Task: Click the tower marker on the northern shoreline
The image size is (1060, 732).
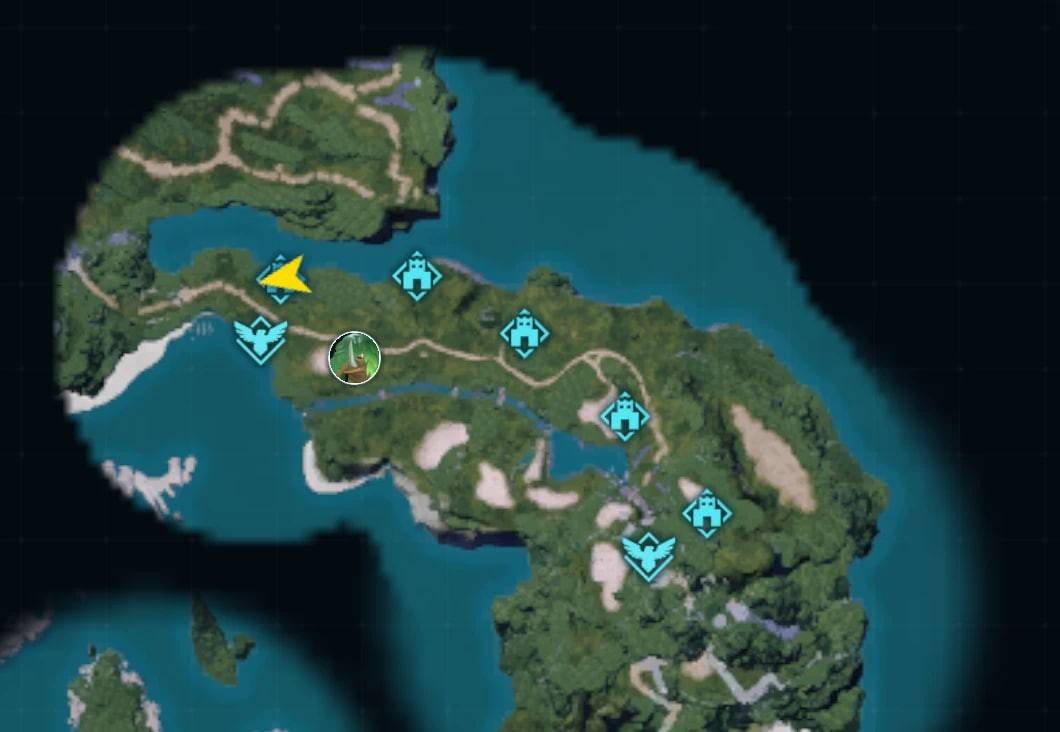Action: coord(417,275)
